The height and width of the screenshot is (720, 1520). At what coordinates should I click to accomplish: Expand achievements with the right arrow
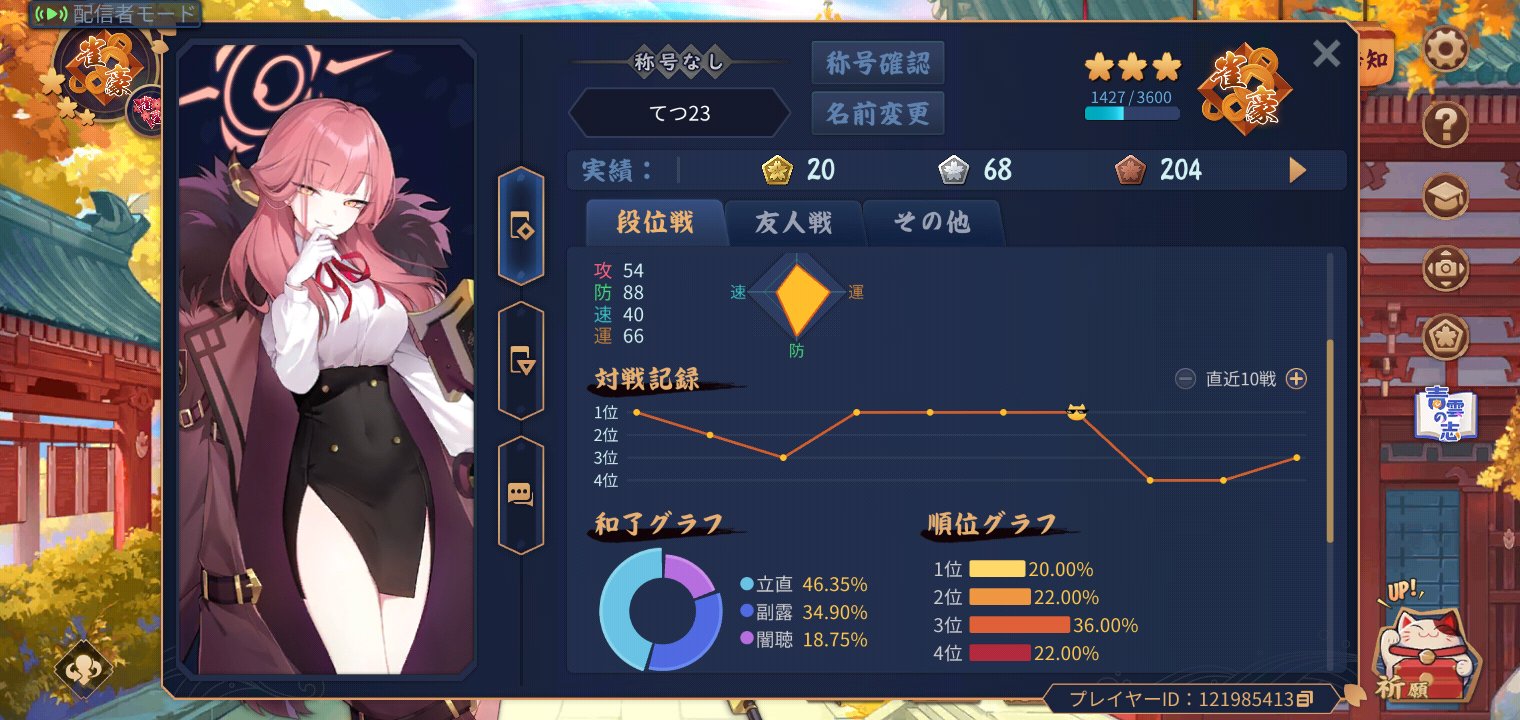pos(1297,170)
